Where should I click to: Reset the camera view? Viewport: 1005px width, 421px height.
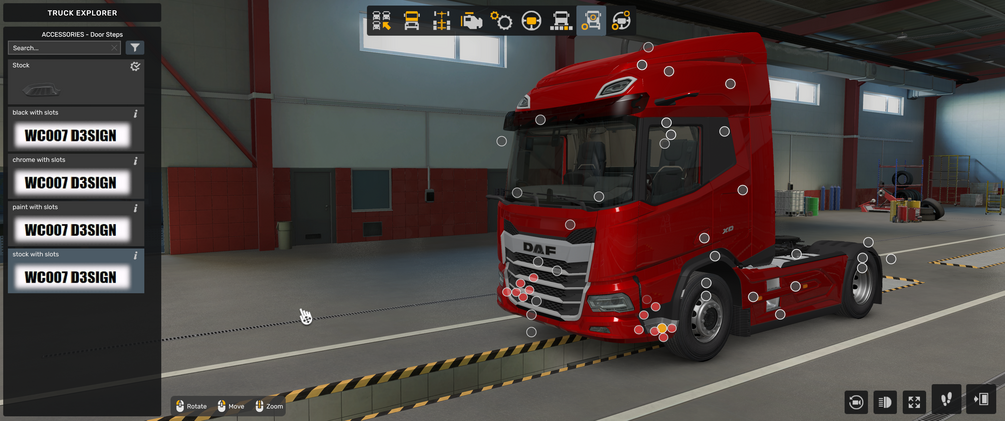click(x=855, y=402)
